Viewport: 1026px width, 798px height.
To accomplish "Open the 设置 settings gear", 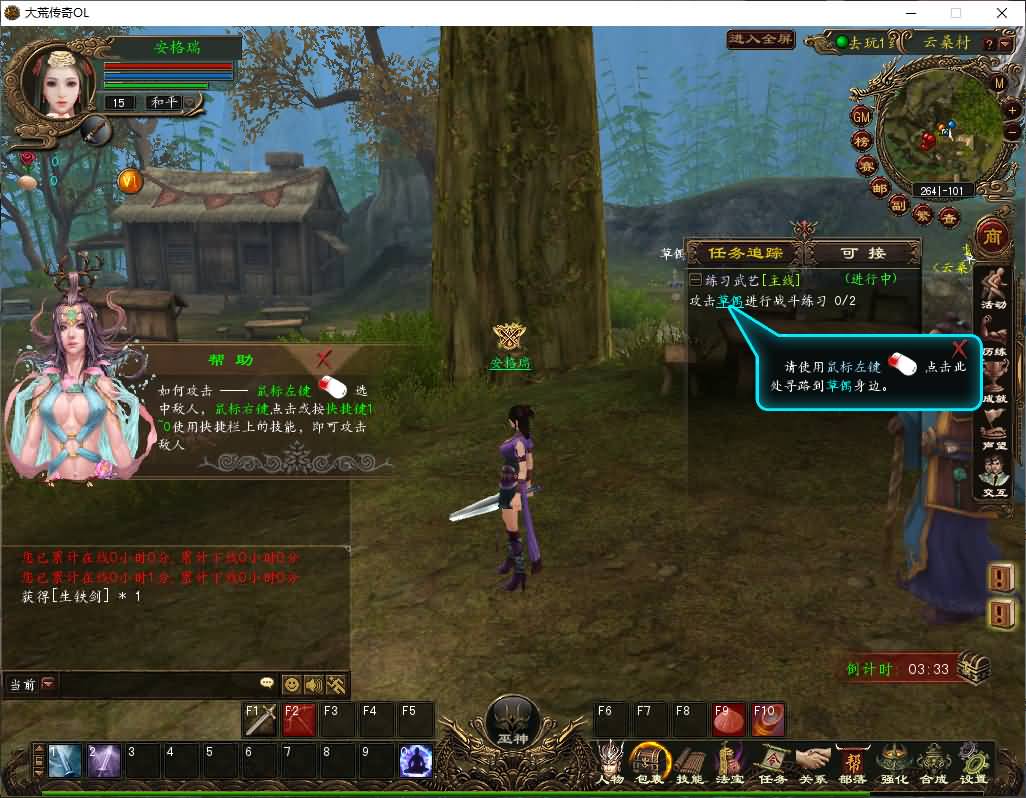I will [973, 764].
